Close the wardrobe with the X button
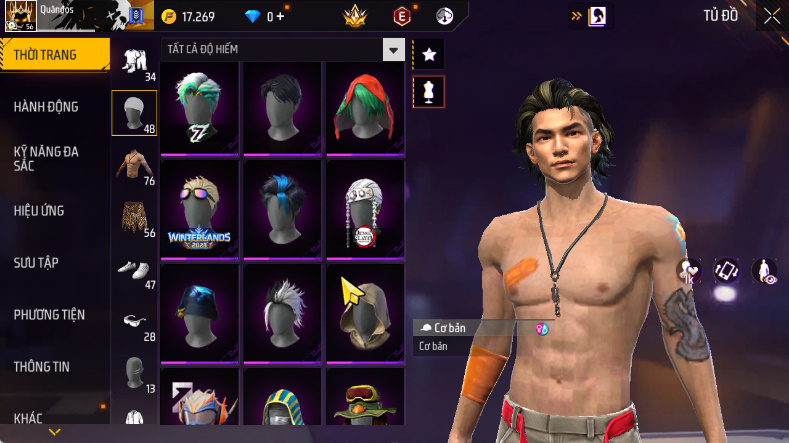This screenshot has width=789, height=443. pos(772,16)
